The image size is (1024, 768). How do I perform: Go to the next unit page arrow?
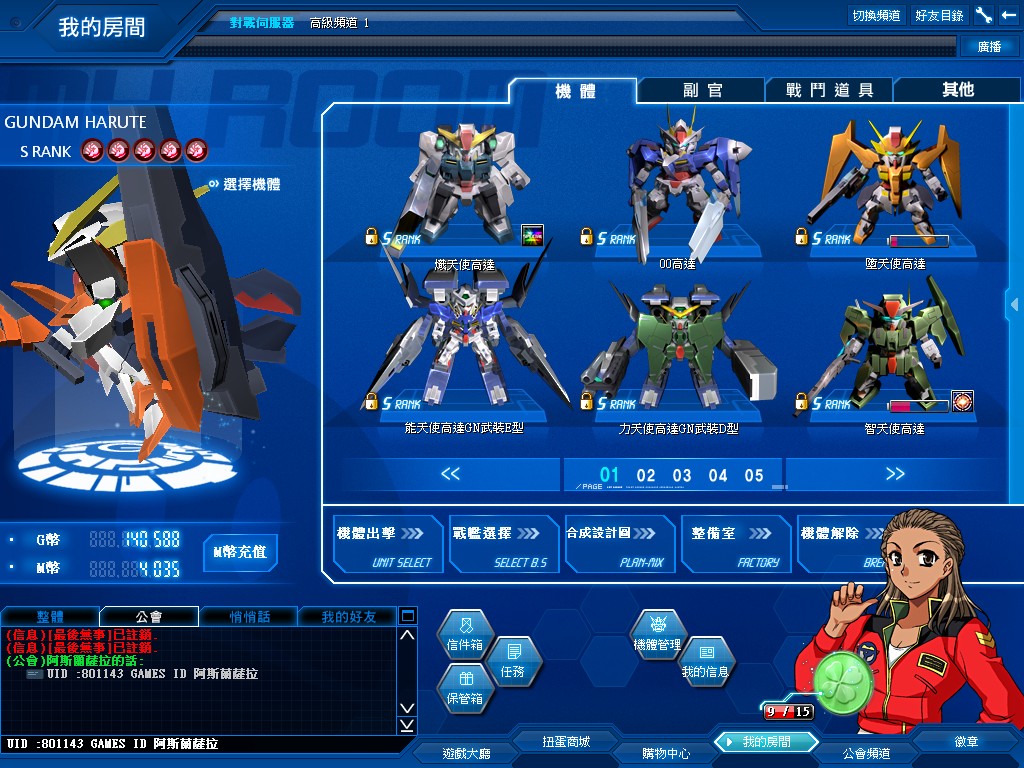[894, 474]
